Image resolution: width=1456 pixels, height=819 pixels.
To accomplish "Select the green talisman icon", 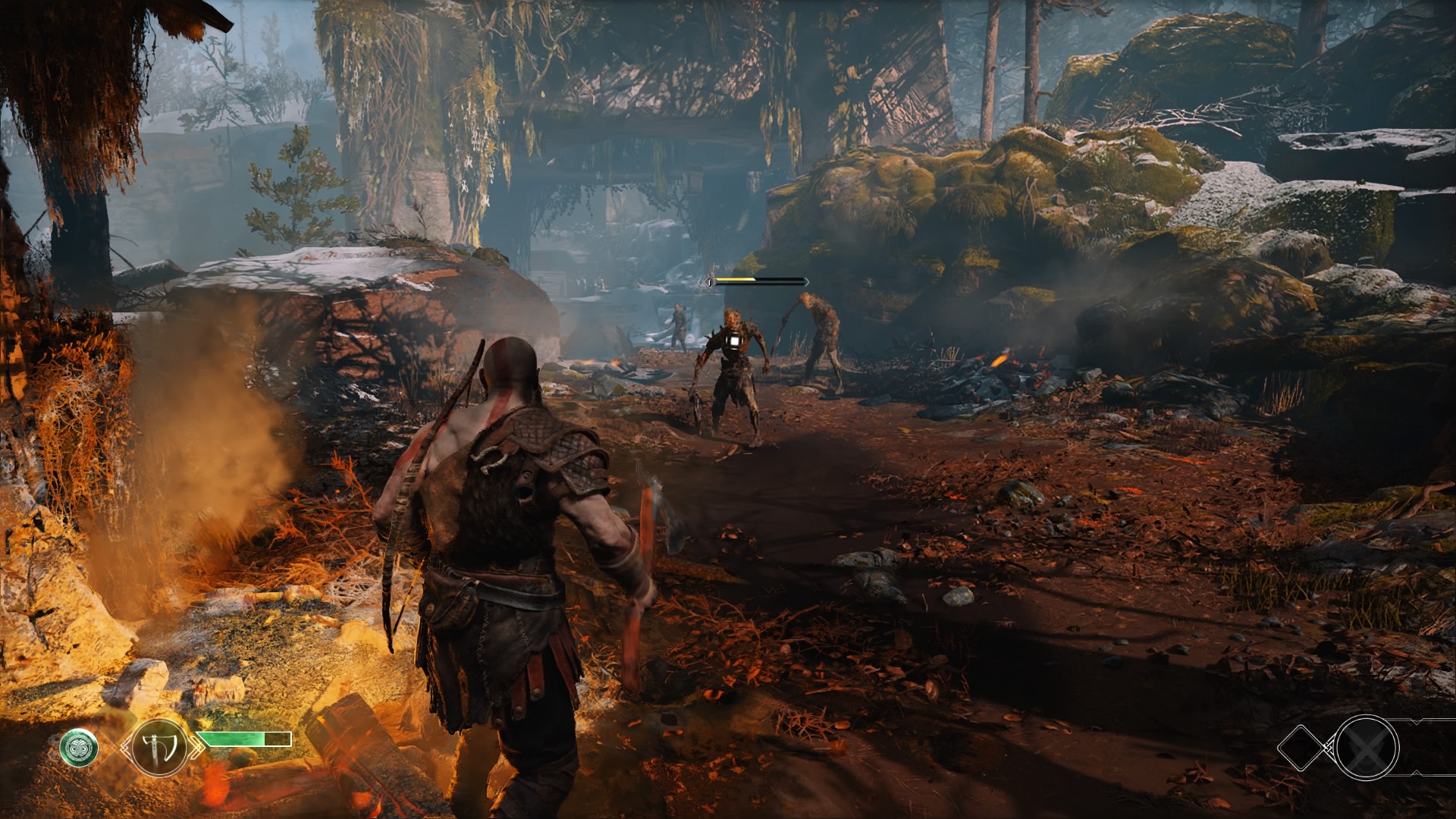I will tap(79, 747).
